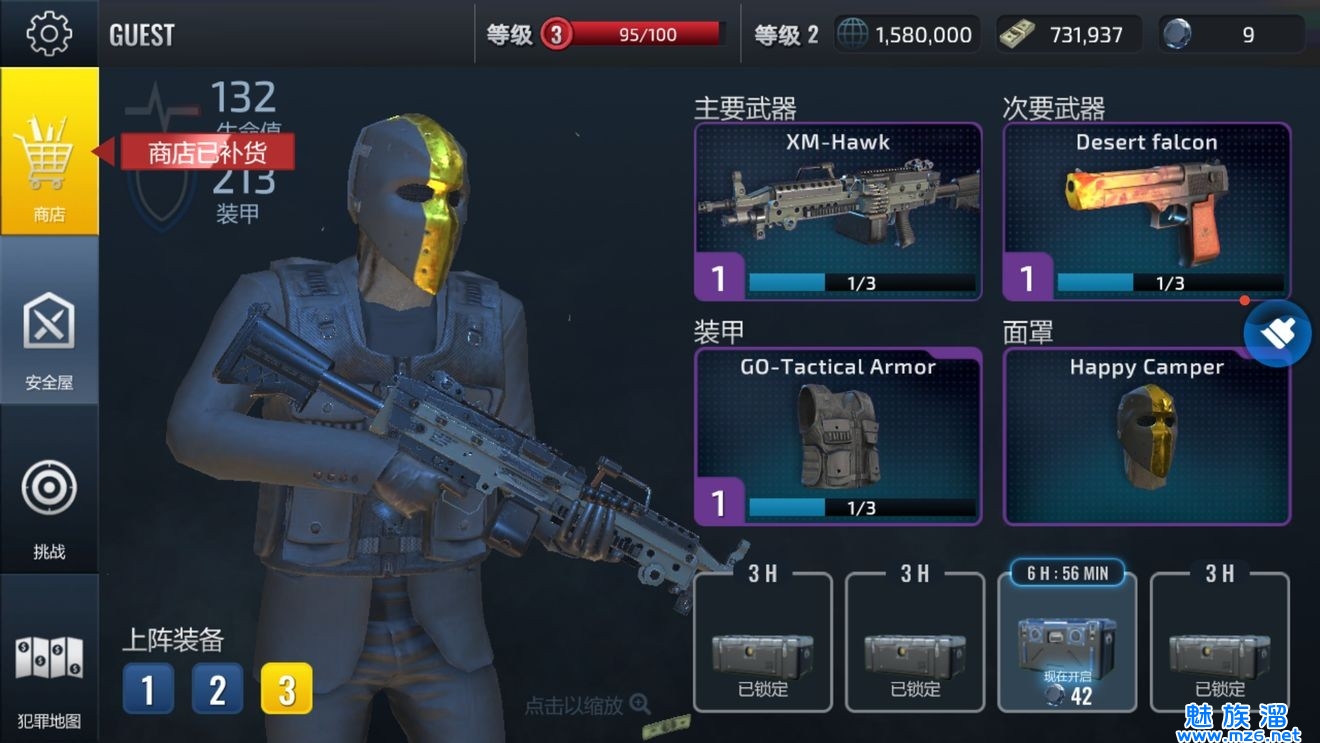The height and width of the screenshot is (743, 1320).
Task: Click the blue floating broom button
Action: coord(1277,334)
